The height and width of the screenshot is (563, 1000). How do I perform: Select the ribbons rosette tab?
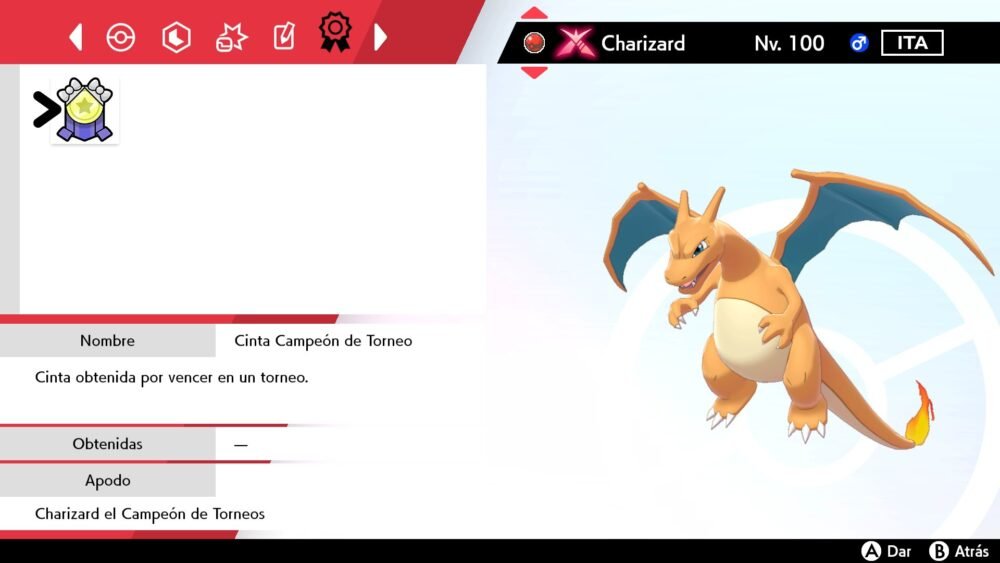tap(335, 33)
